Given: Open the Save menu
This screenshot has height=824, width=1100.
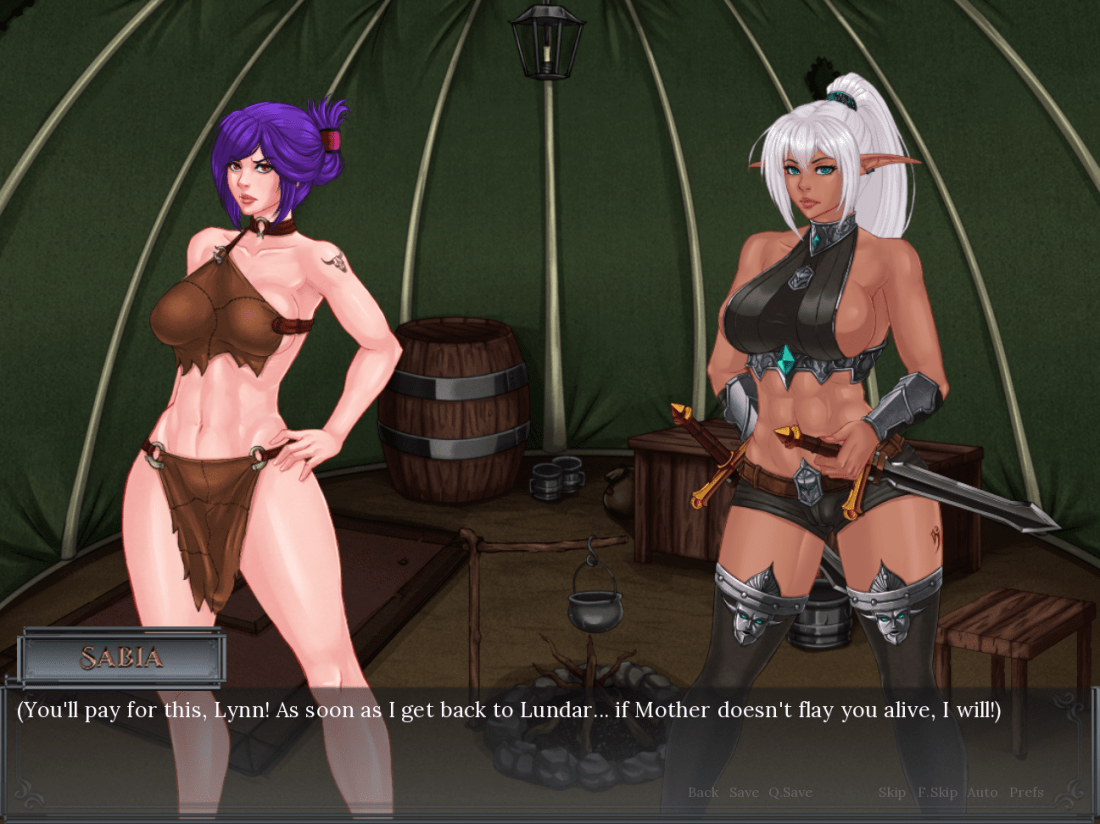Looking at the screenshot, I should 744,792.
